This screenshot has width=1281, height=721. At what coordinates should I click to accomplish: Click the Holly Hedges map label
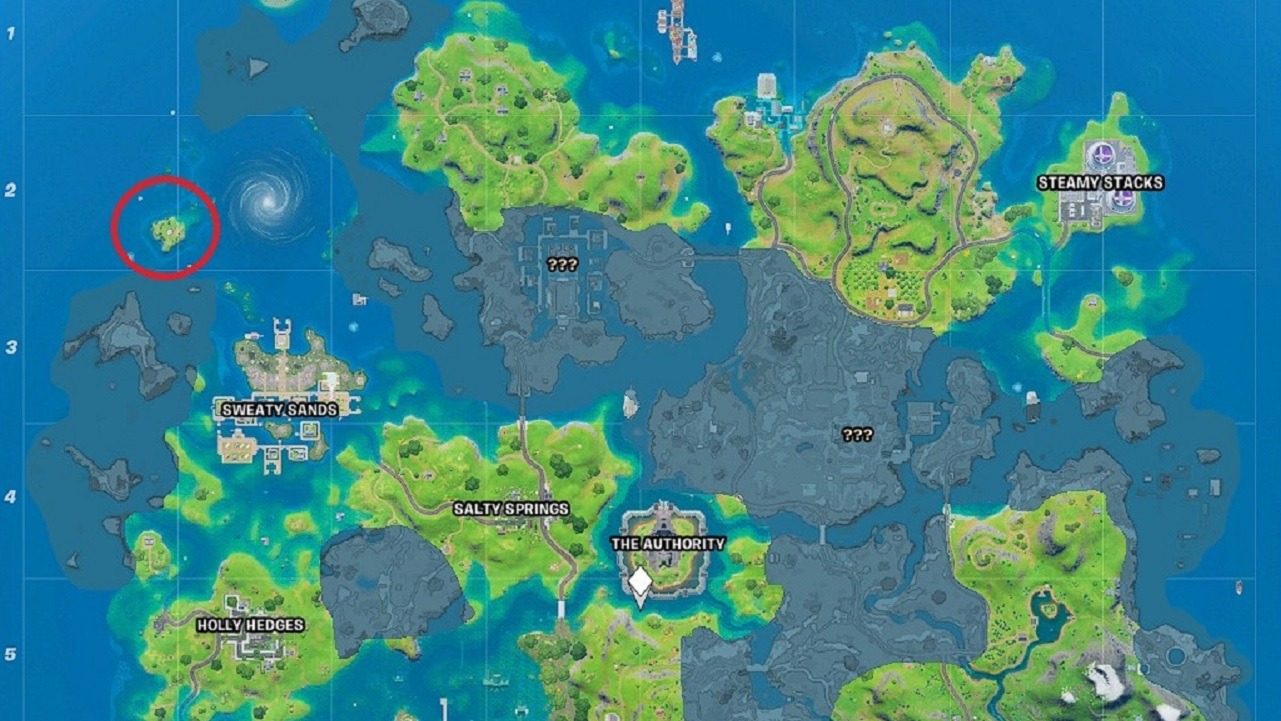[x=250, y=625]
